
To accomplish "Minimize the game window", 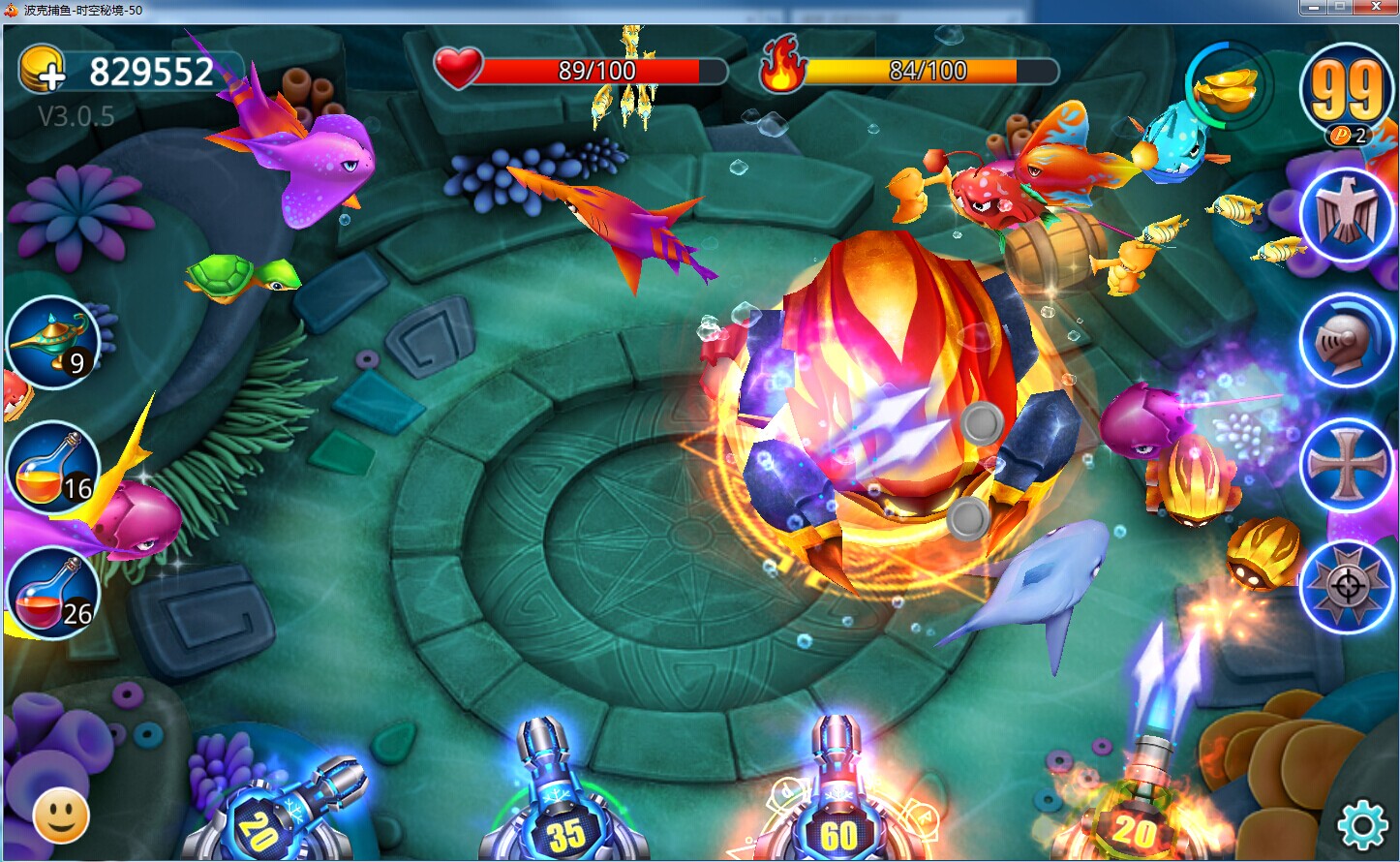I will pyautogui.click(x=1313, y=9).
